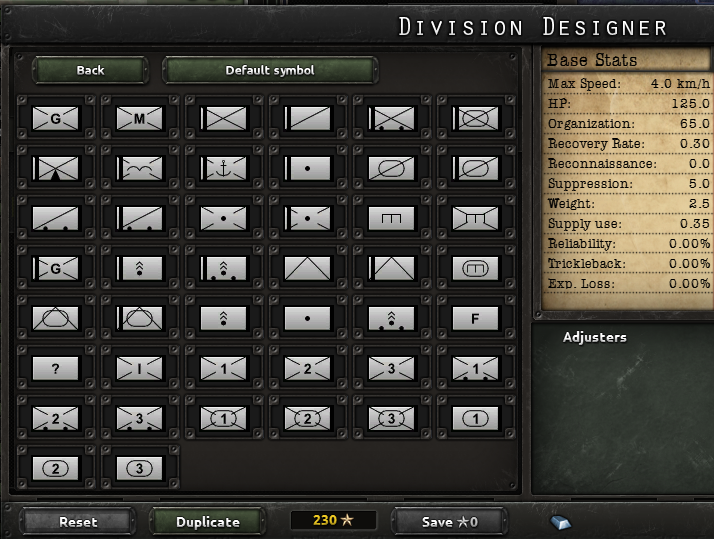Select the letter M division symbol
714x539 pixels.
click(139, 120)
